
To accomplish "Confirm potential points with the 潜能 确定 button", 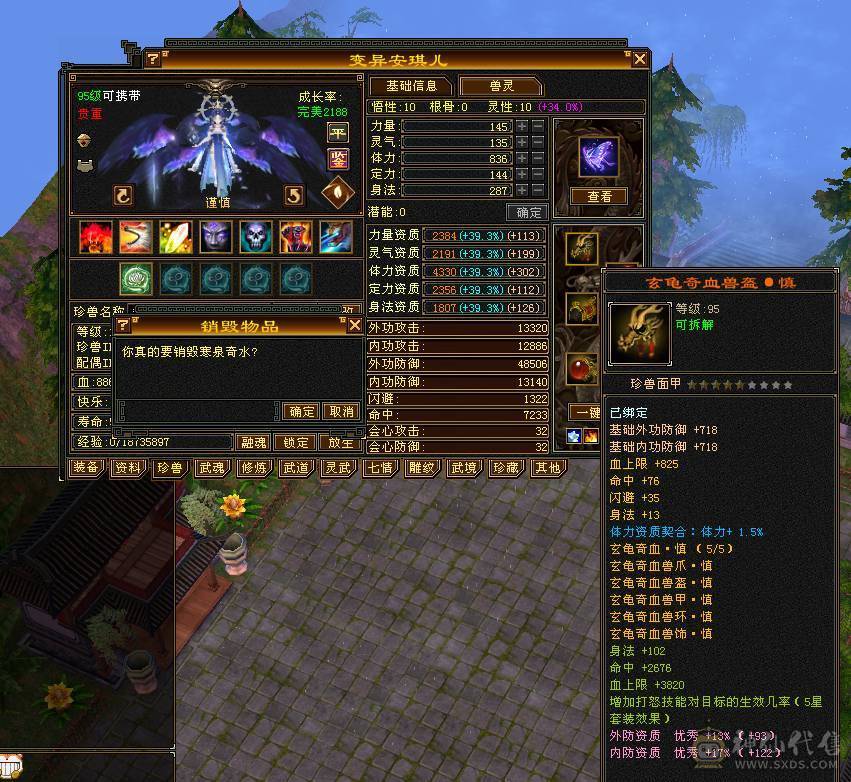I will pos(527,212).
